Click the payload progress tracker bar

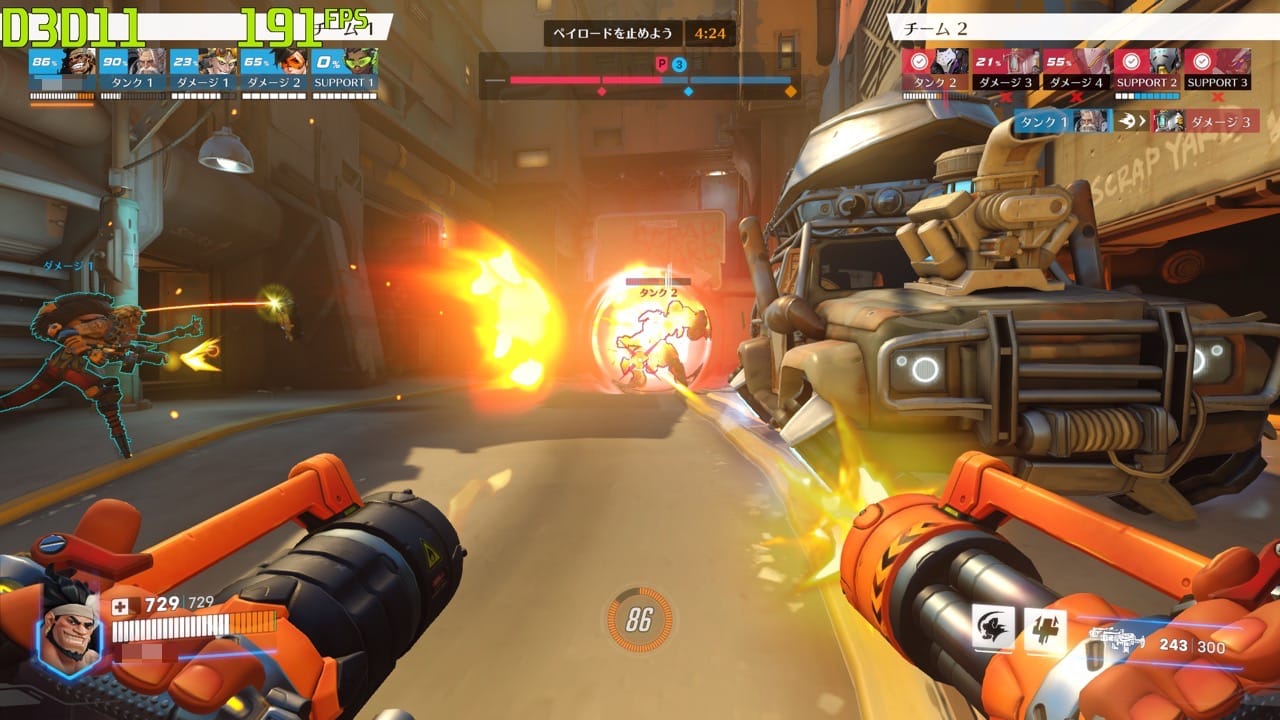tap(640, 79)
